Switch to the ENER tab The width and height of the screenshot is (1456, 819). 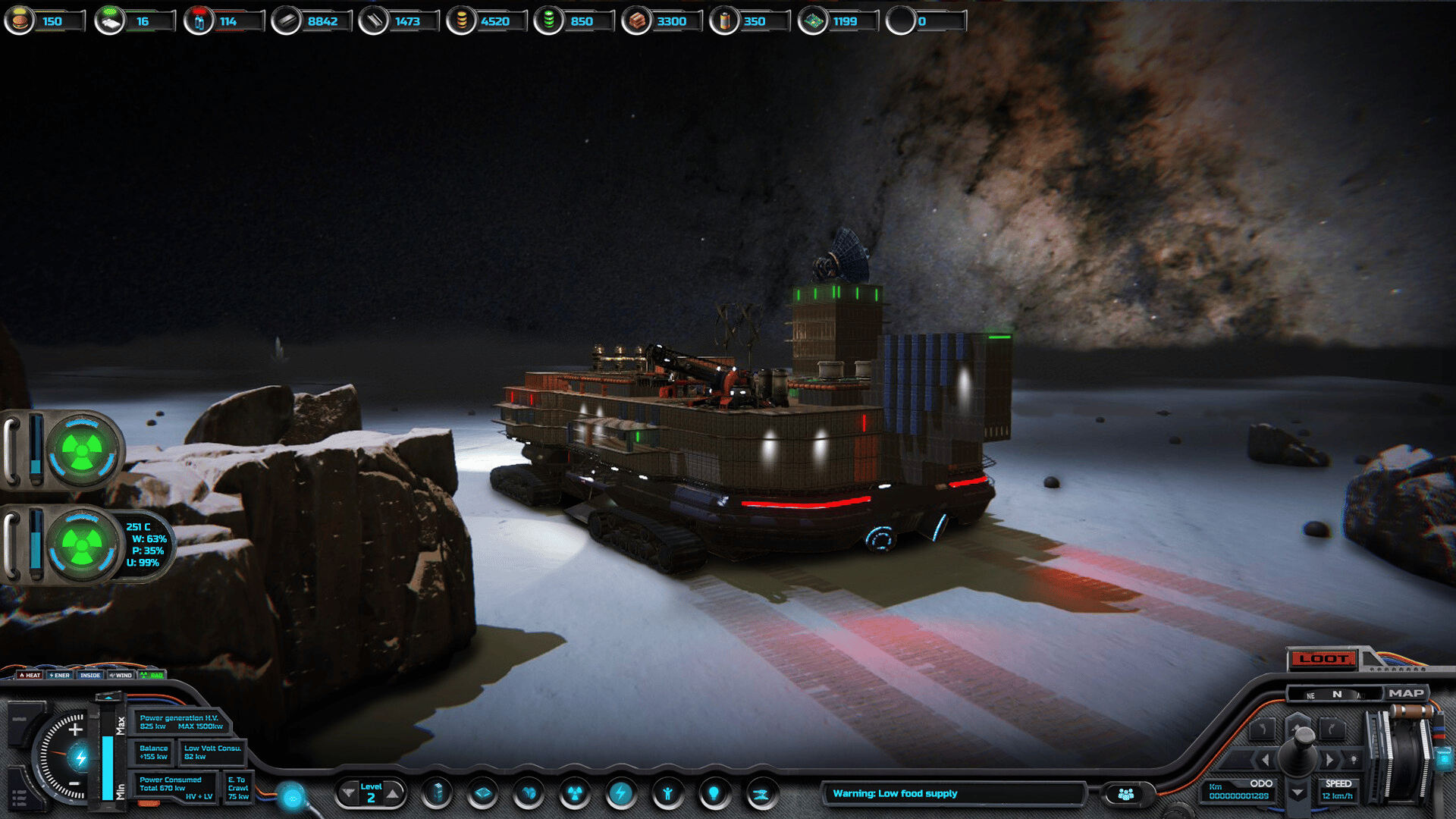click(x=60, y=675)
